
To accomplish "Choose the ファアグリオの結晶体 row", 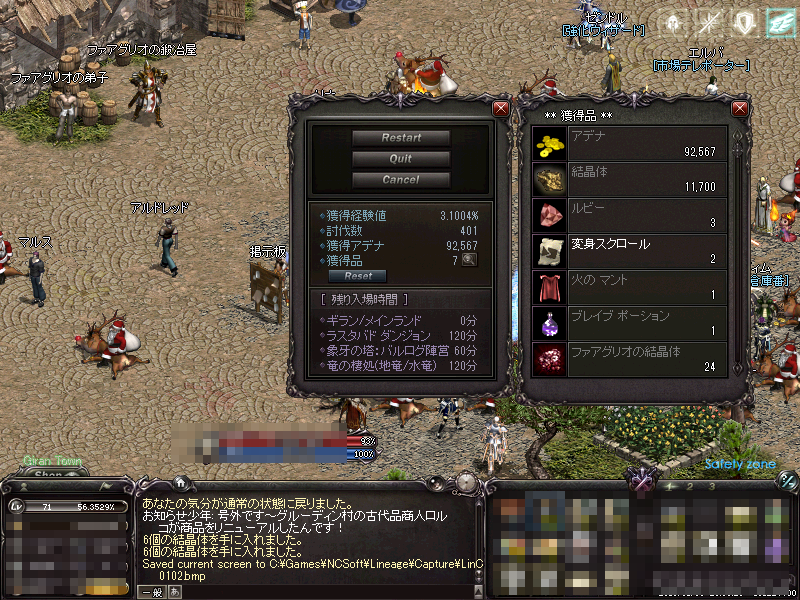I will pos(630,360).
